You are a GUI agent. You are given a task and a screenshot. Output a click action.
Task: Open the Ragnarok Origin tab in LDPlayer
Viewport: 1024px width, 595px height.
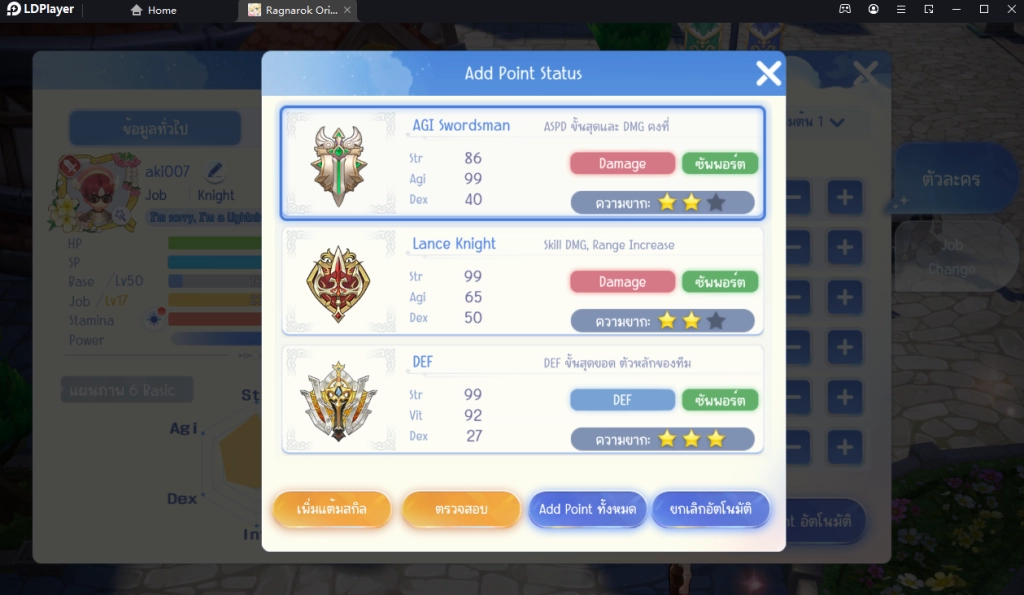point(298,10)
